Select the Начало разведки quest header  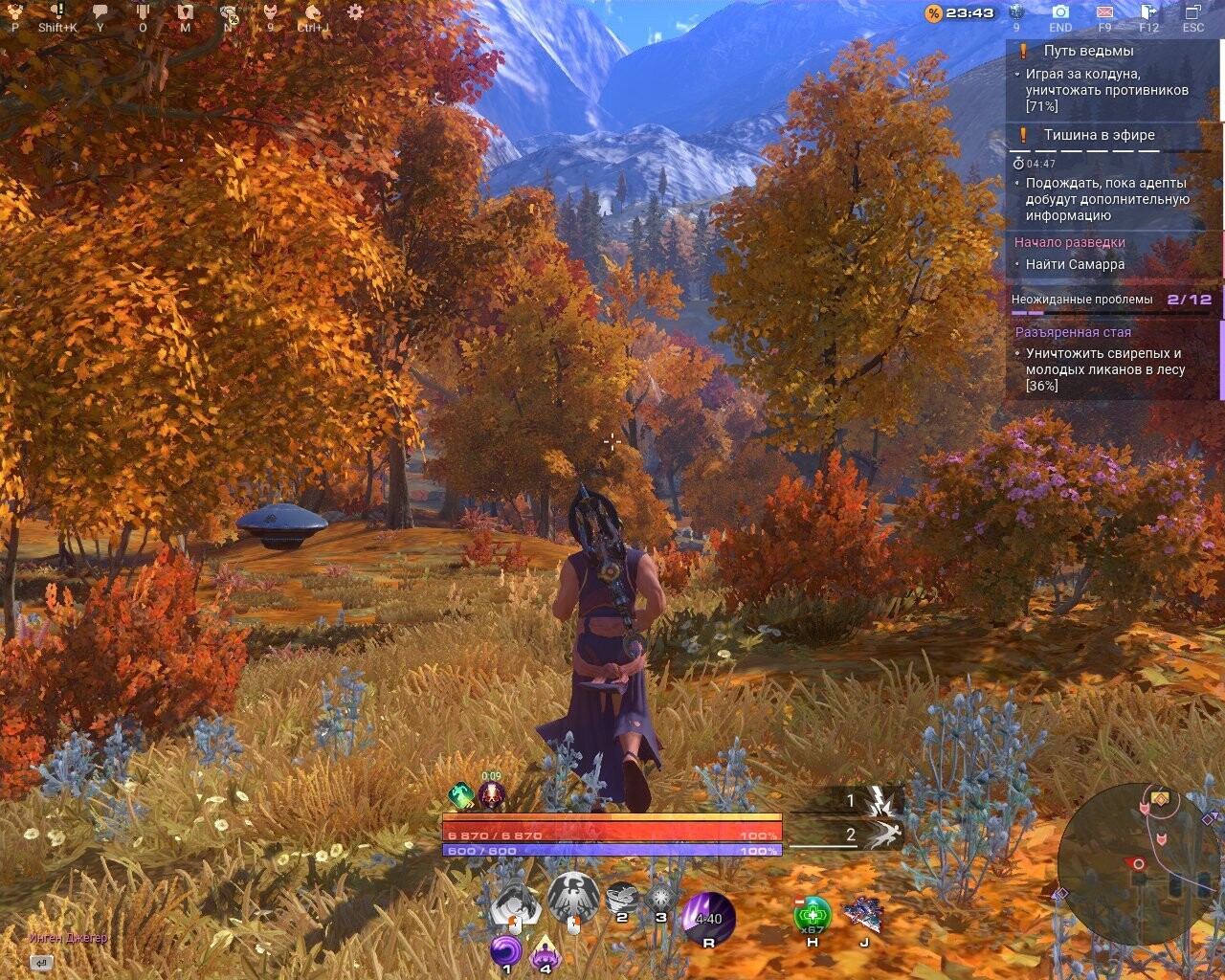[1070, 242]
